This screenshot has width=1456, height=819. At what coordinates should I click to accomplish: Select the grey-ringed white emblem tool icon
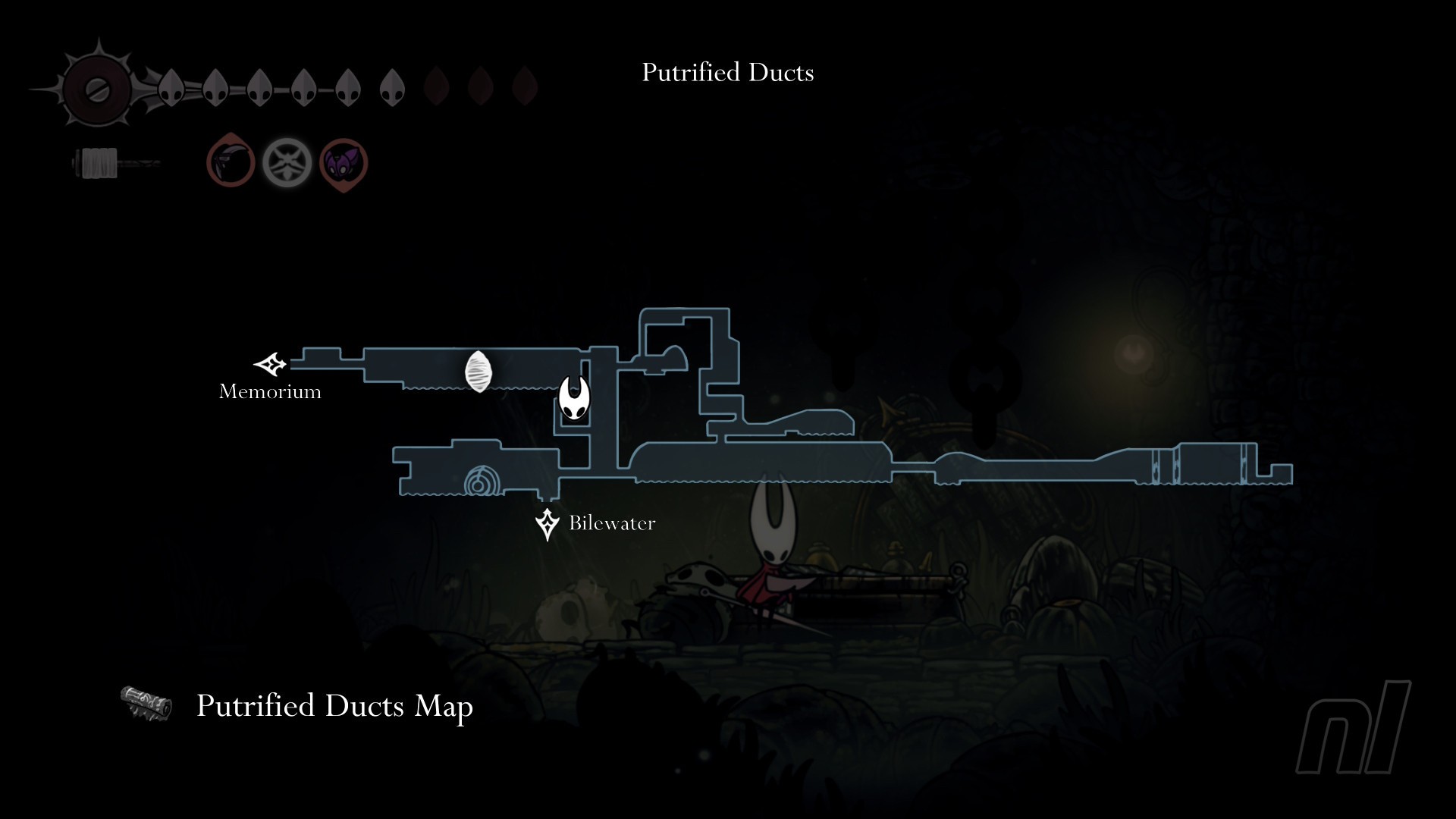pos(287,163)
